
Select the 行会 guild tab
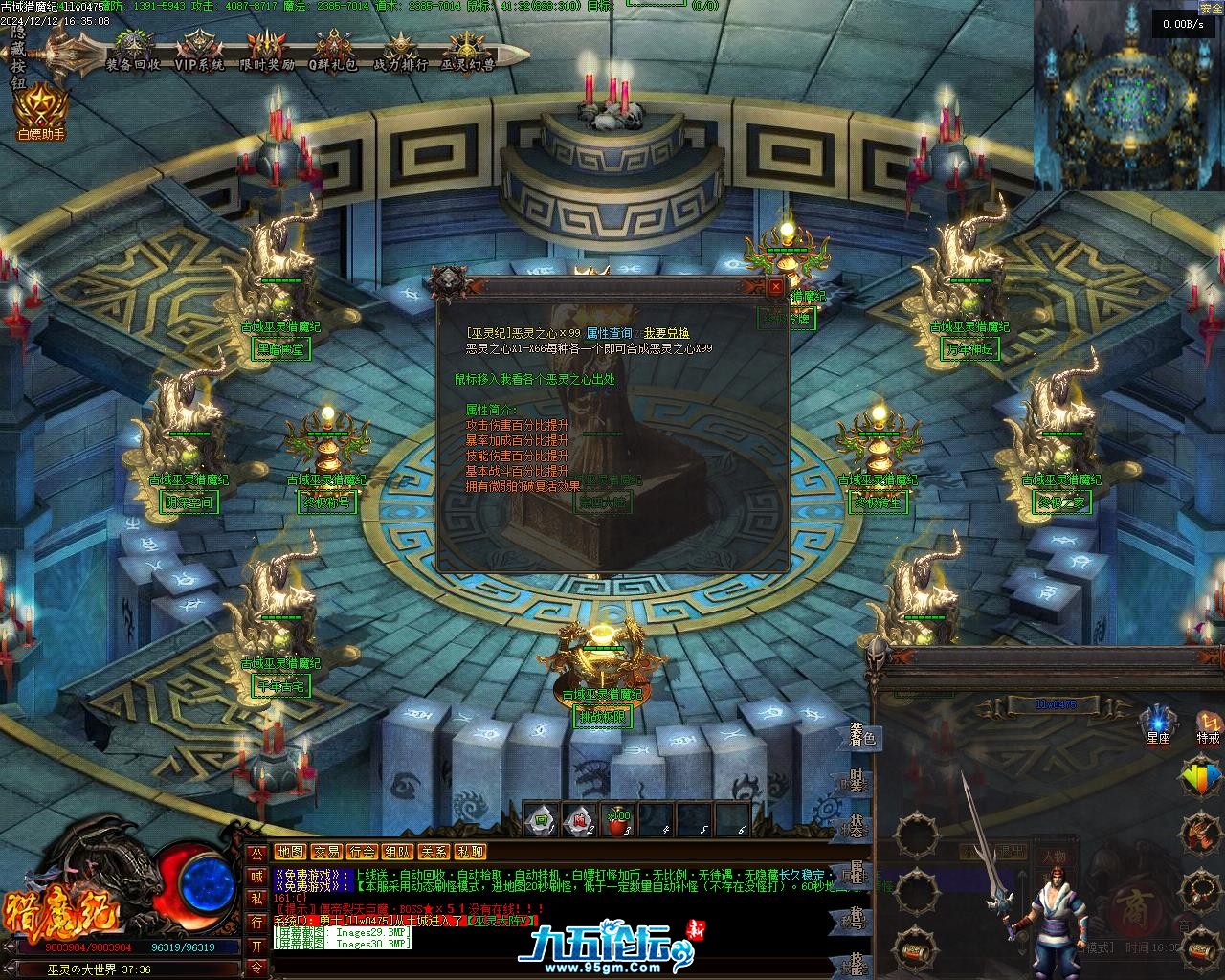[362, 852]
